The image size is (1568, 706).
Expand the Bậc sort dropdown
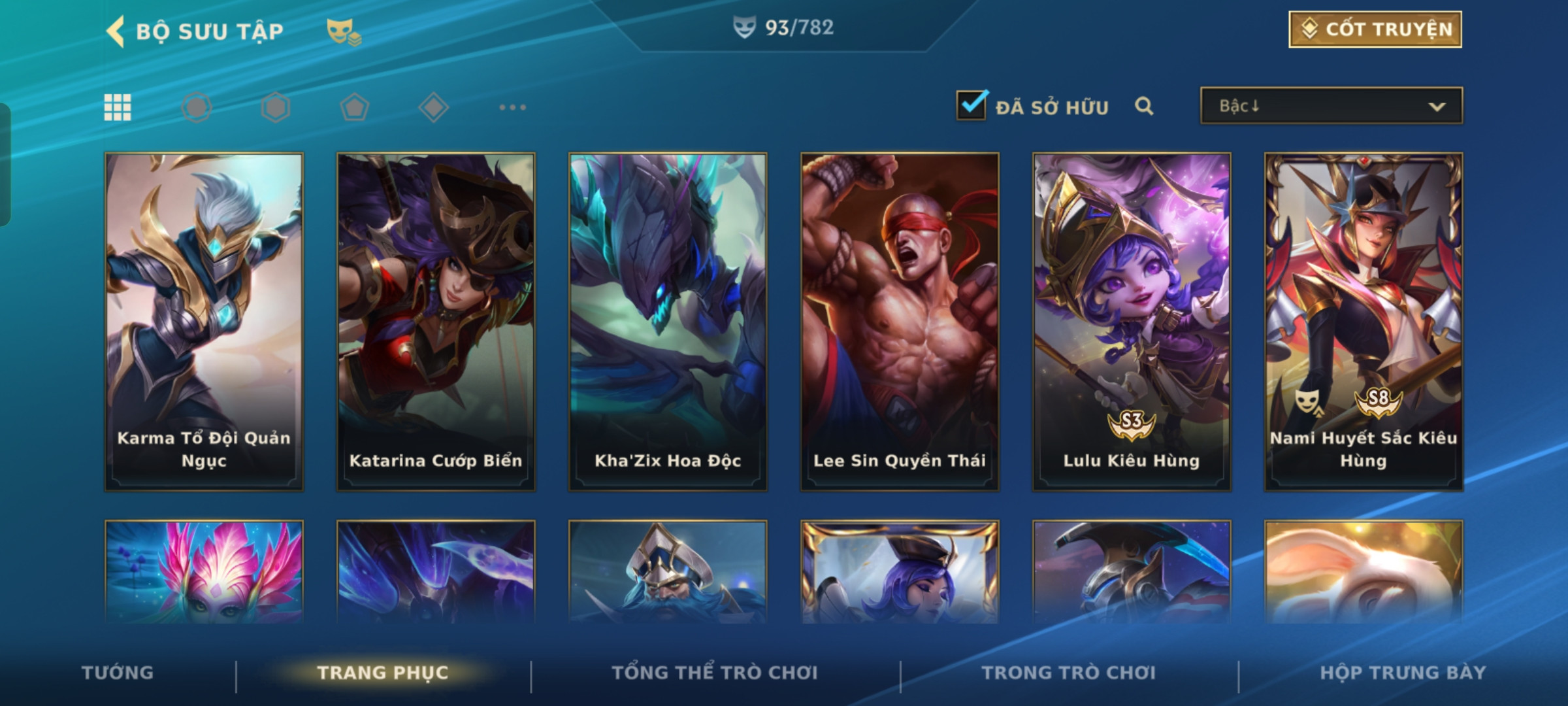1331,106
